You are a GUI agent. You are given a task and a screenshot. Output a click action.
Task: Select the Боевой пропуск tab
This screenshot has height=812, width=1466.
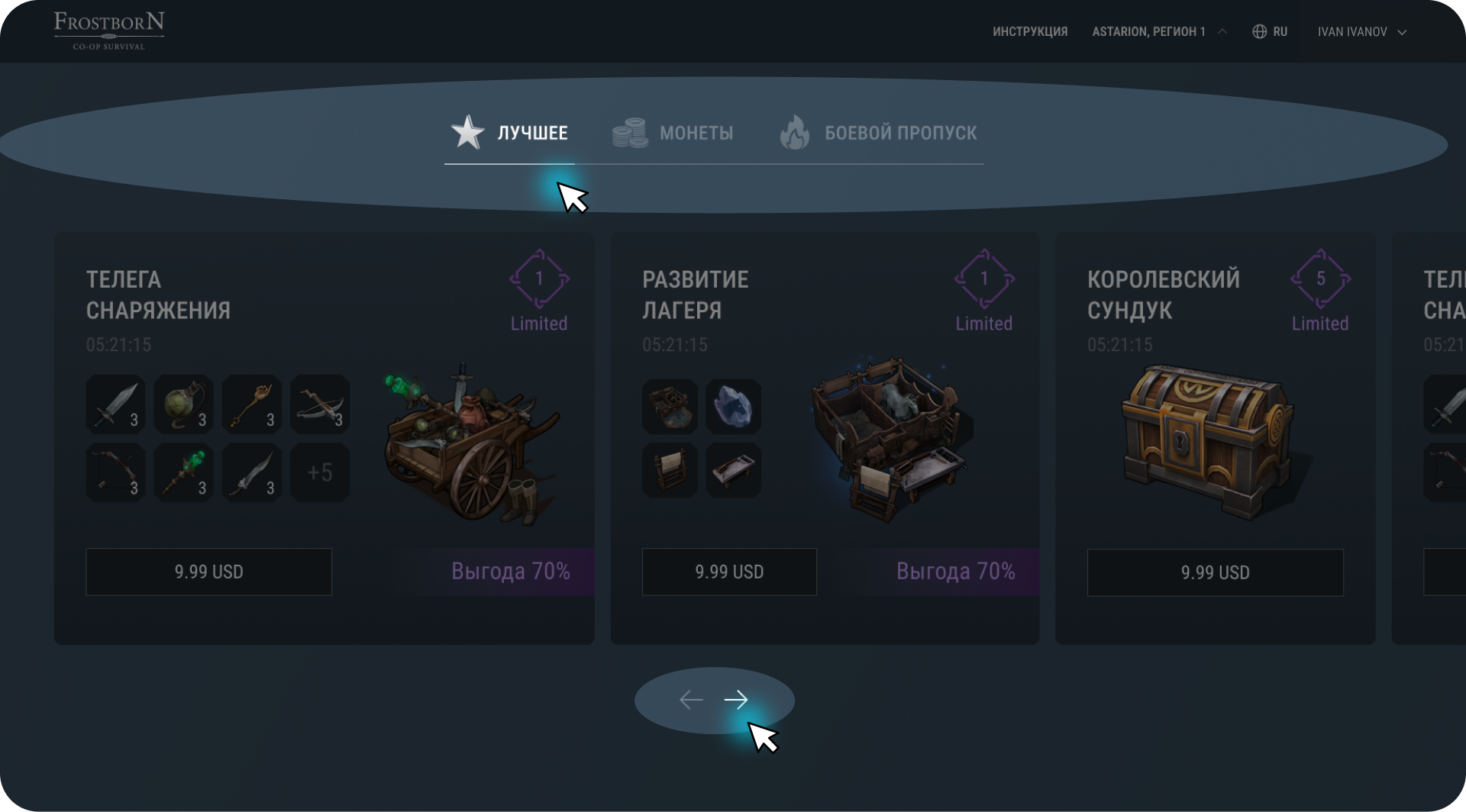pos(878,133)
